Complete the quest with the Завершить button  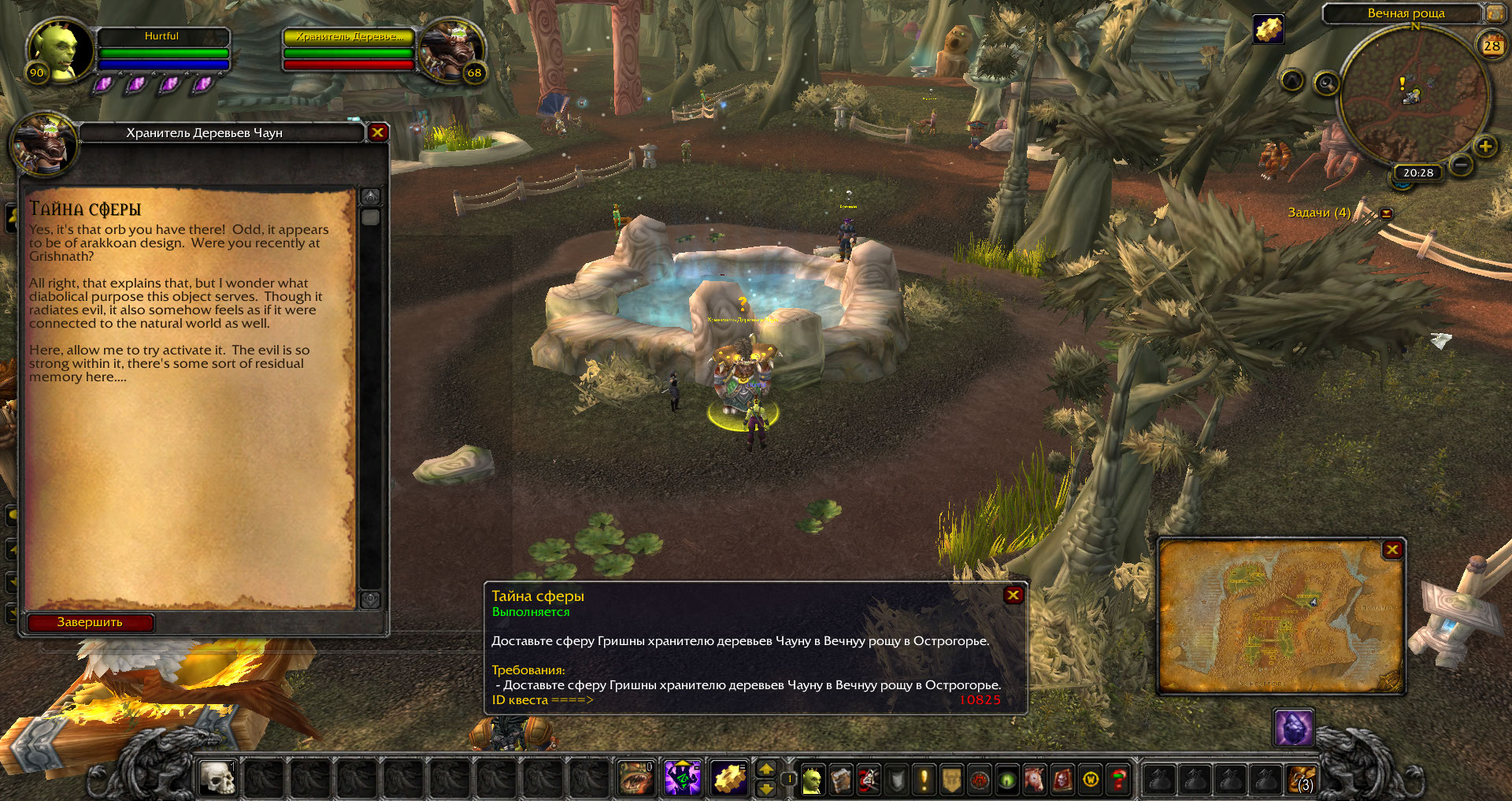pos(90,622)
